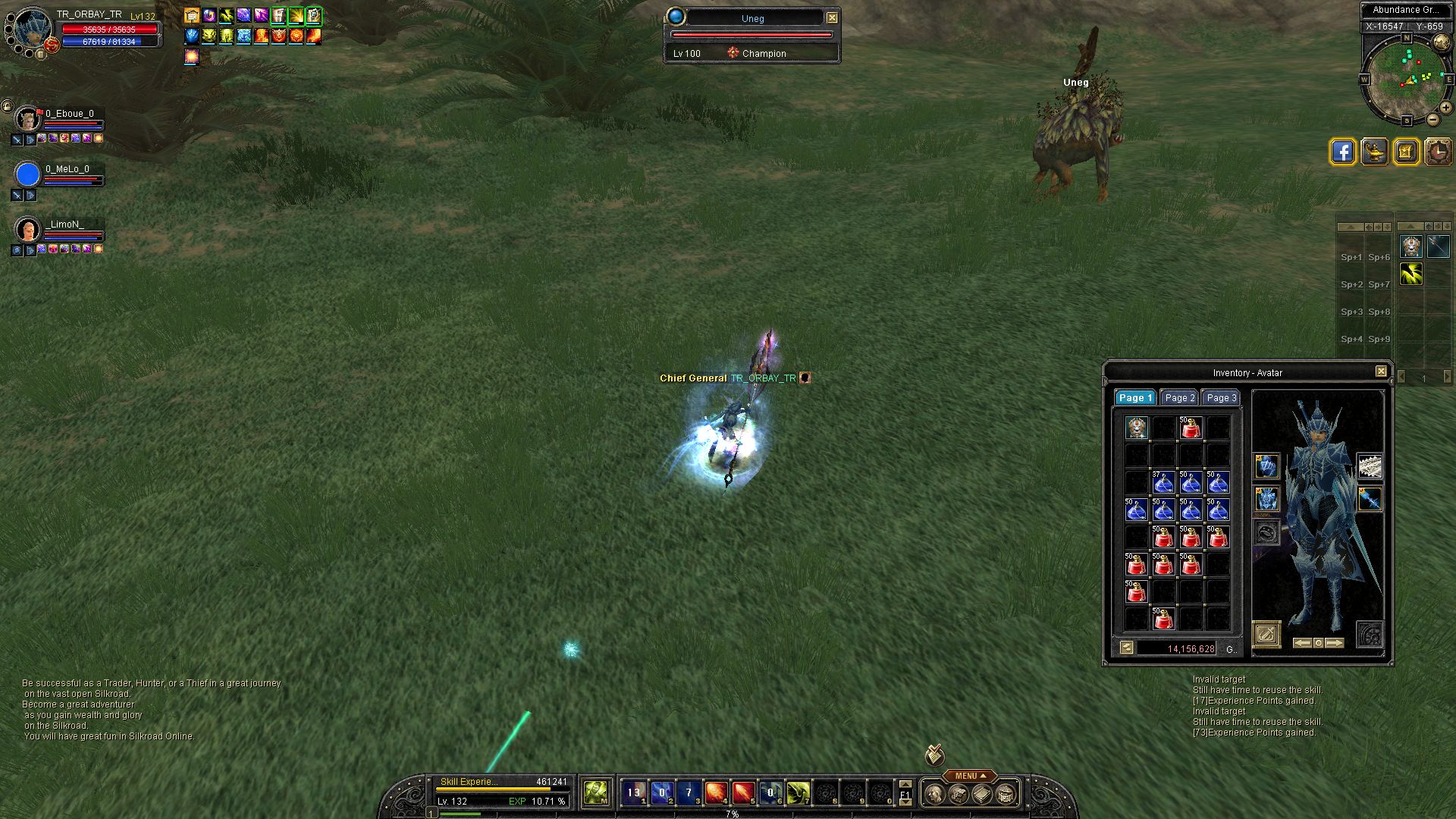
Task: Click the equipped ring slot
Action: pyautogui.click(x=1266, y=532)
